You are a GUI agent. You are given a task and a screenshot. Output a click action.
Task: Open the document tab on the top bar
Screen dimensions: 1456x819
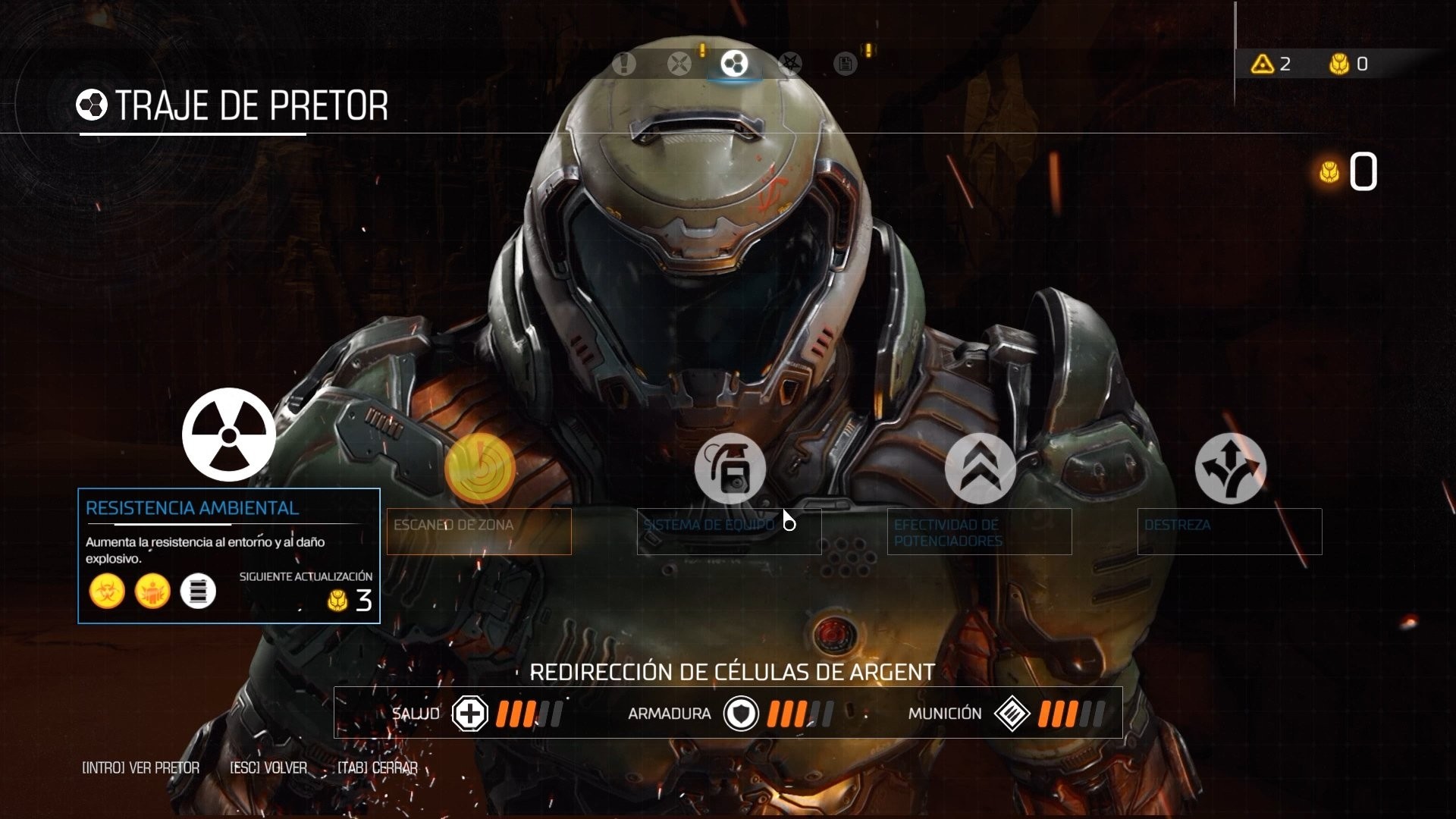tap(844, 64)
